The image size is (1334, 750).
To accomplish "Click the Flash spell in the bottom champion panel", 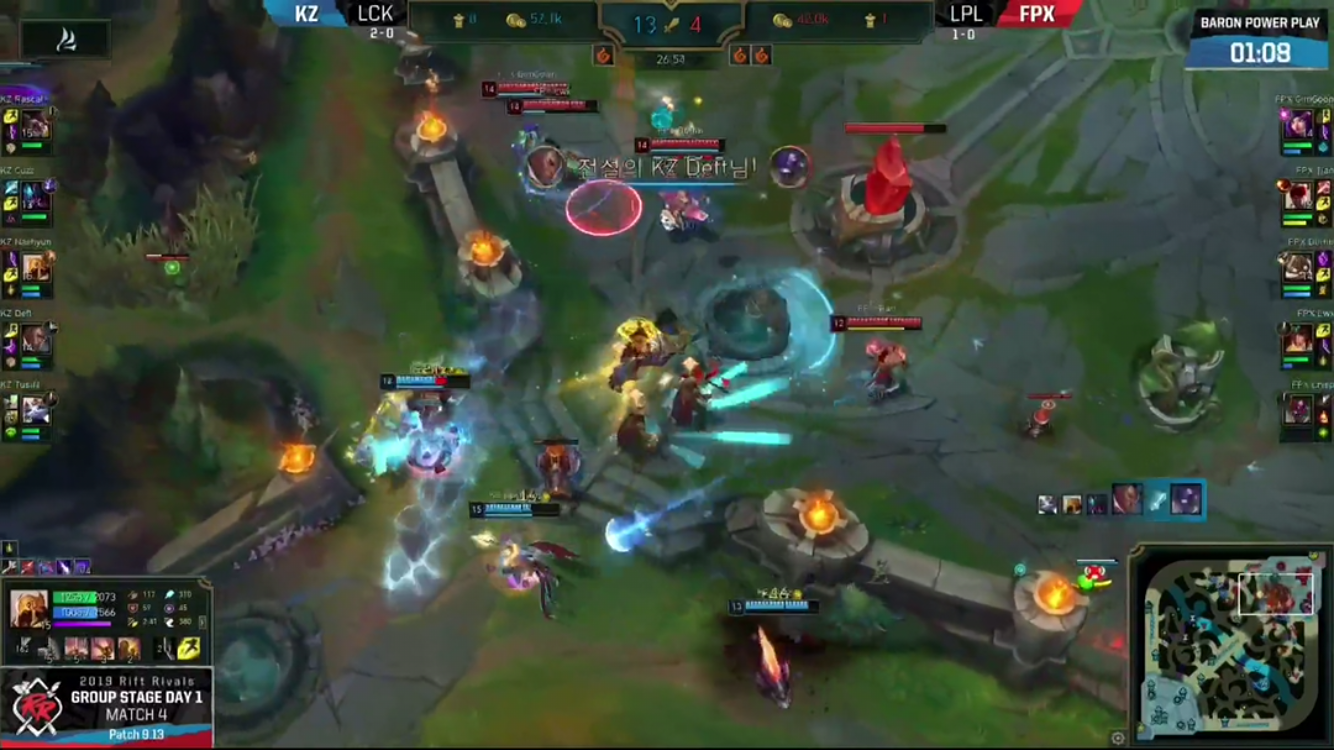I will [189, 649].
